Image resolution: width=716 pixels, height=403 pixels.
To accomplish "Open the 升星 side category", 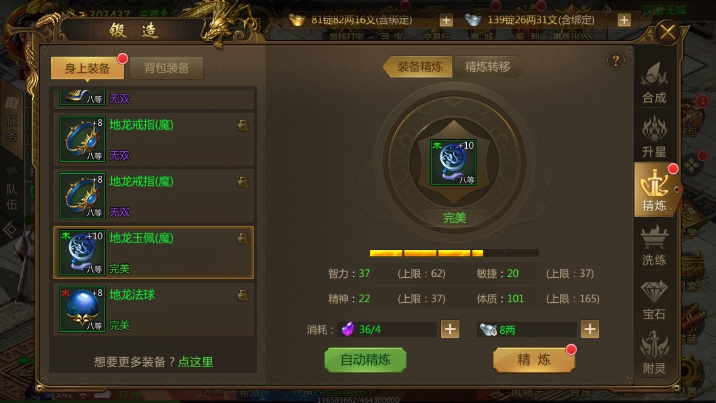I will click(x=654, y=137).
